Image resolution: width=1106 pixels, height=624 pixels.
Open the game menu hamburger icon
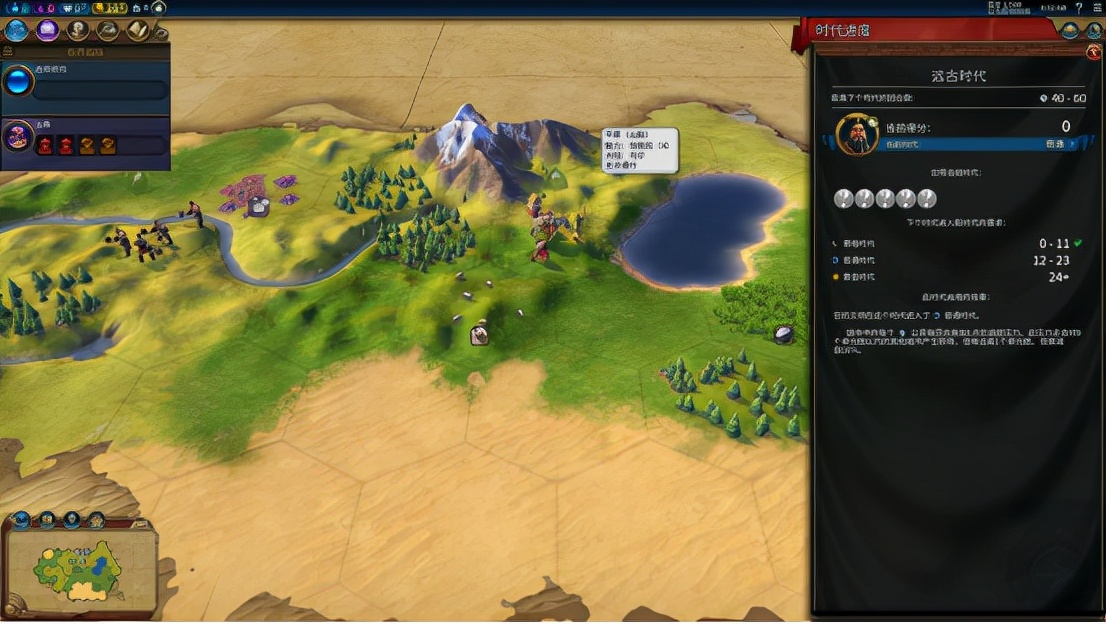click(x=1096, y=8)
